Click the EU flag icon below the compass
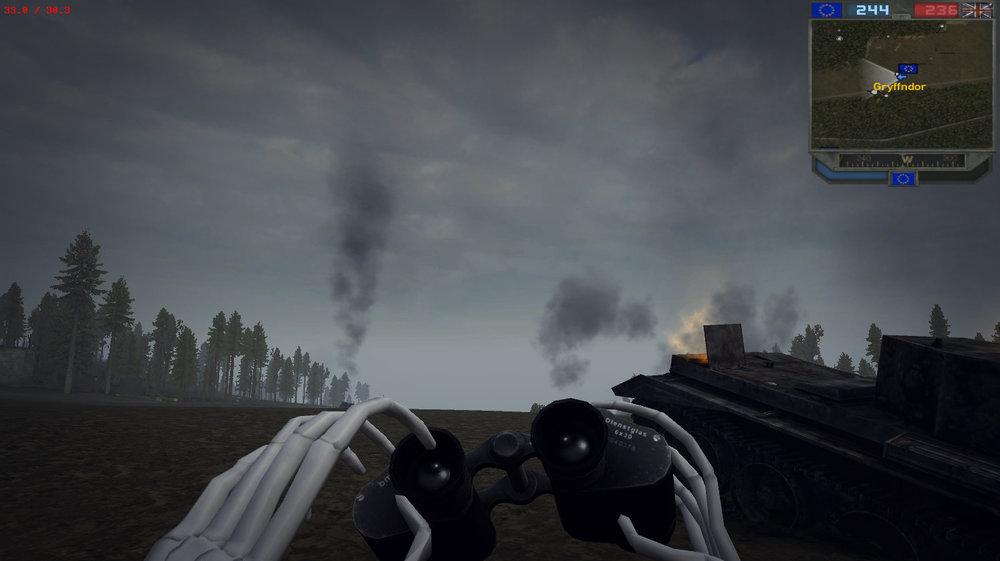1000x561 pixels. [902, 178]
